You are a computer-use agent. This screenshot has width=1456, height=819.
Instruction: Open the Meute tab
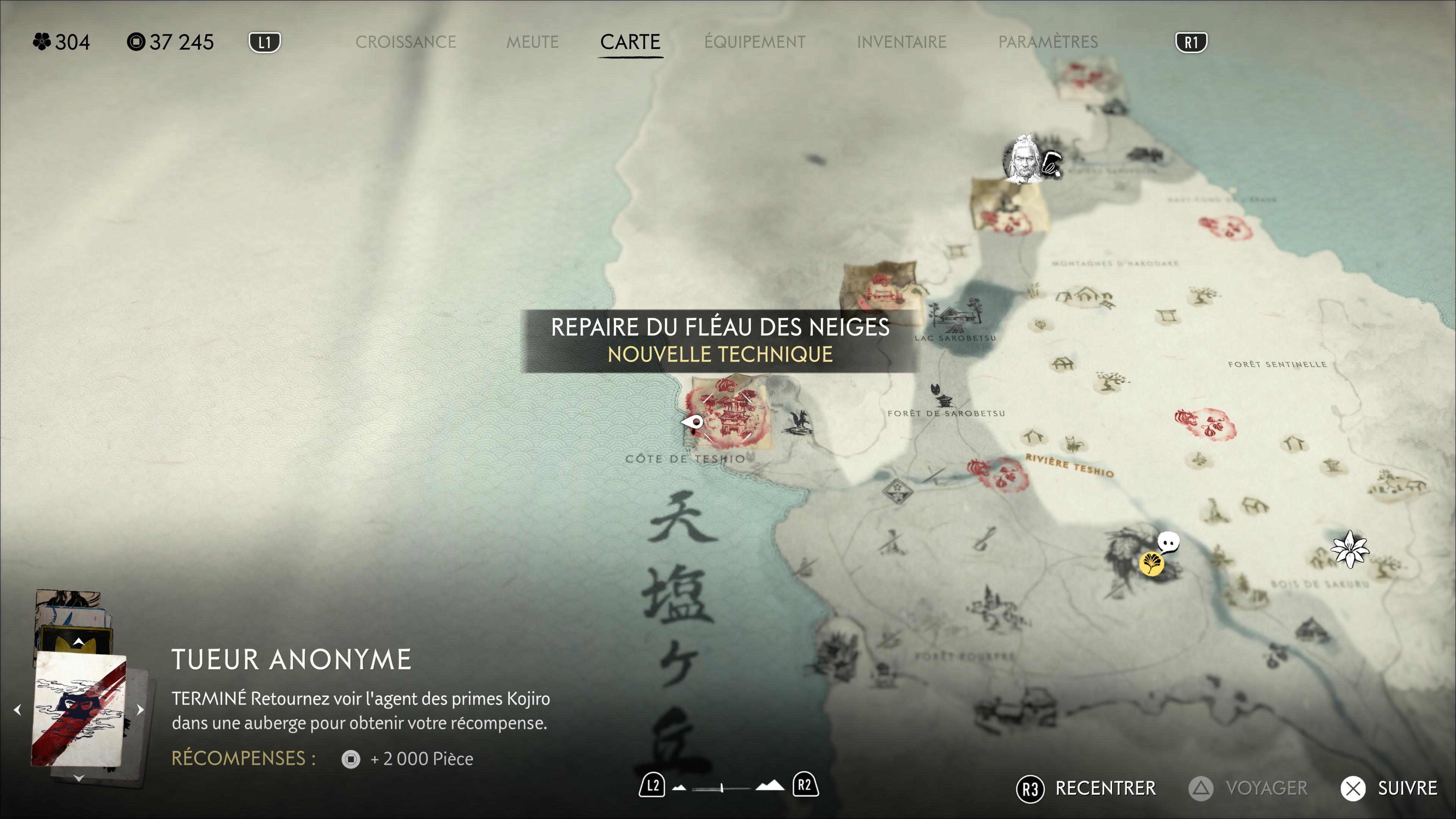[532, 42]
